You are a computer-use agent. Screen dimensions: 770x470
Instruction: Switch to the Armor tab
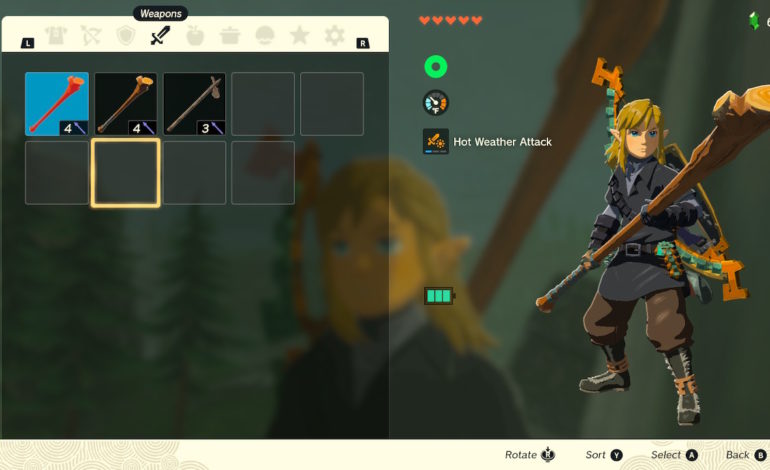click(x=55, y=37)
